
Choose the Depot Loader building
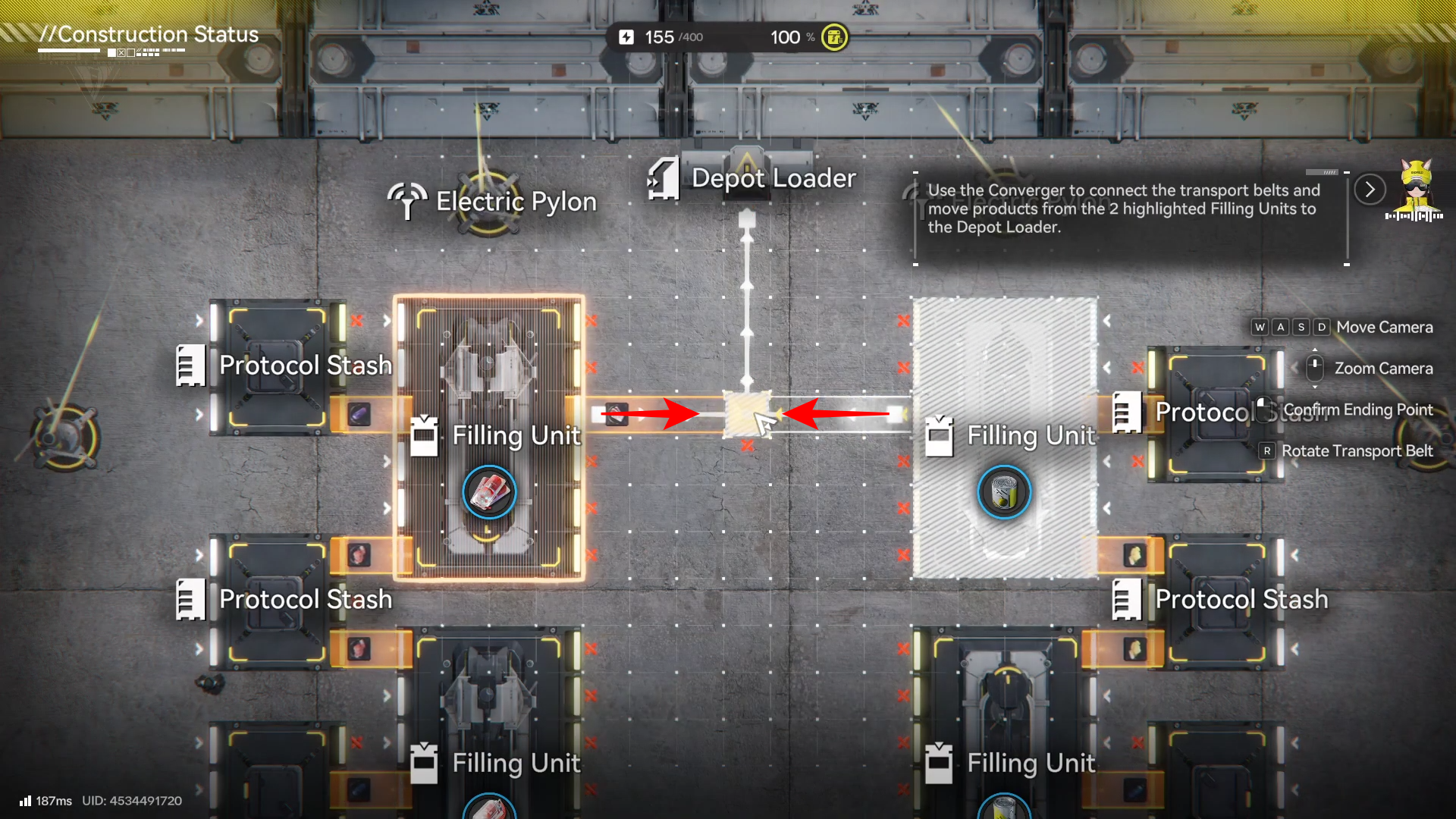747,176
